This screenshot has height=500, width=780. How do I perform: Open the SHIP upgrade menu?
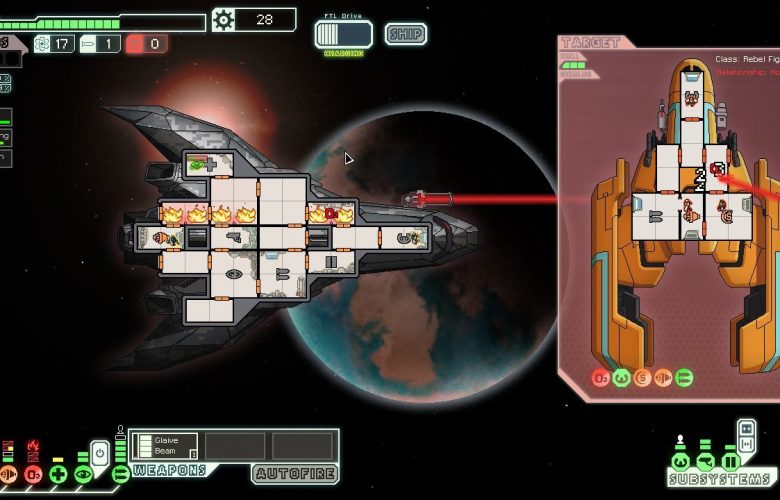pos(404,34)
